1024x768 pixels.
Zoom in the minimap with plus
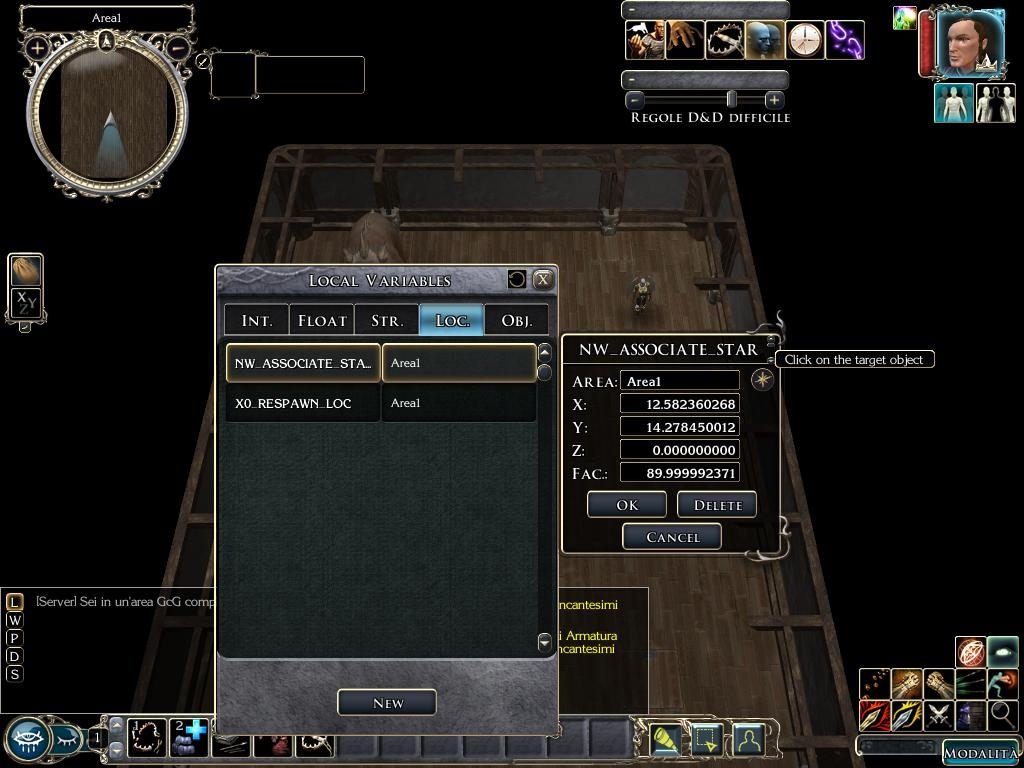37,47
